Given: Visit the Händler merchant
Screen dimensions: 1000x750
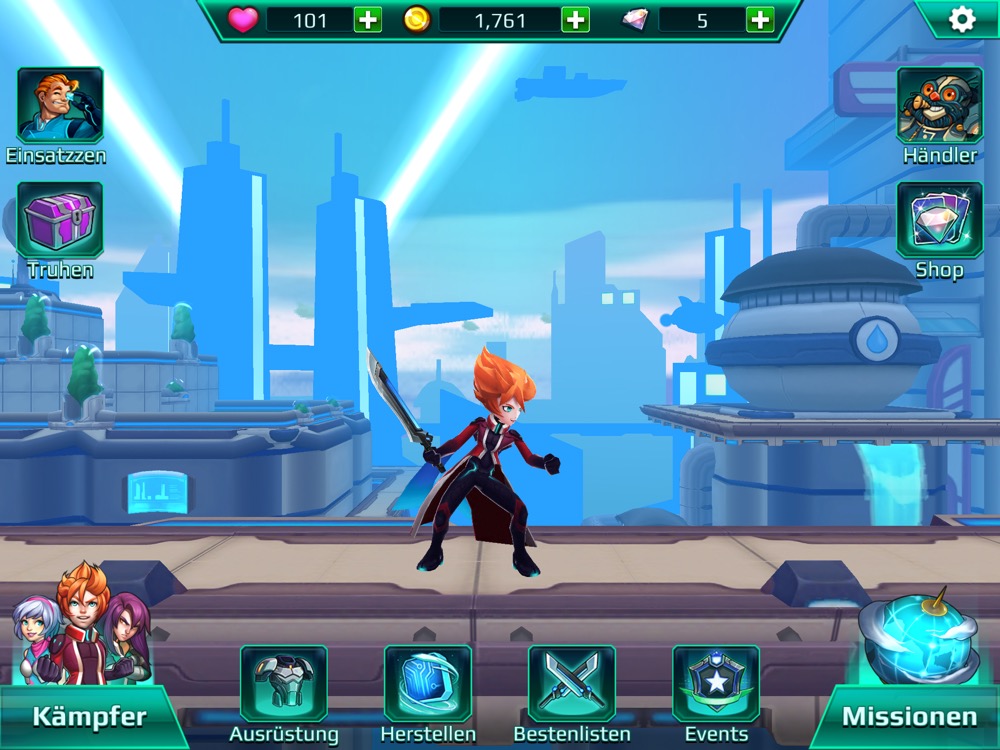Looking at the screenshot, I should [939, 105].
